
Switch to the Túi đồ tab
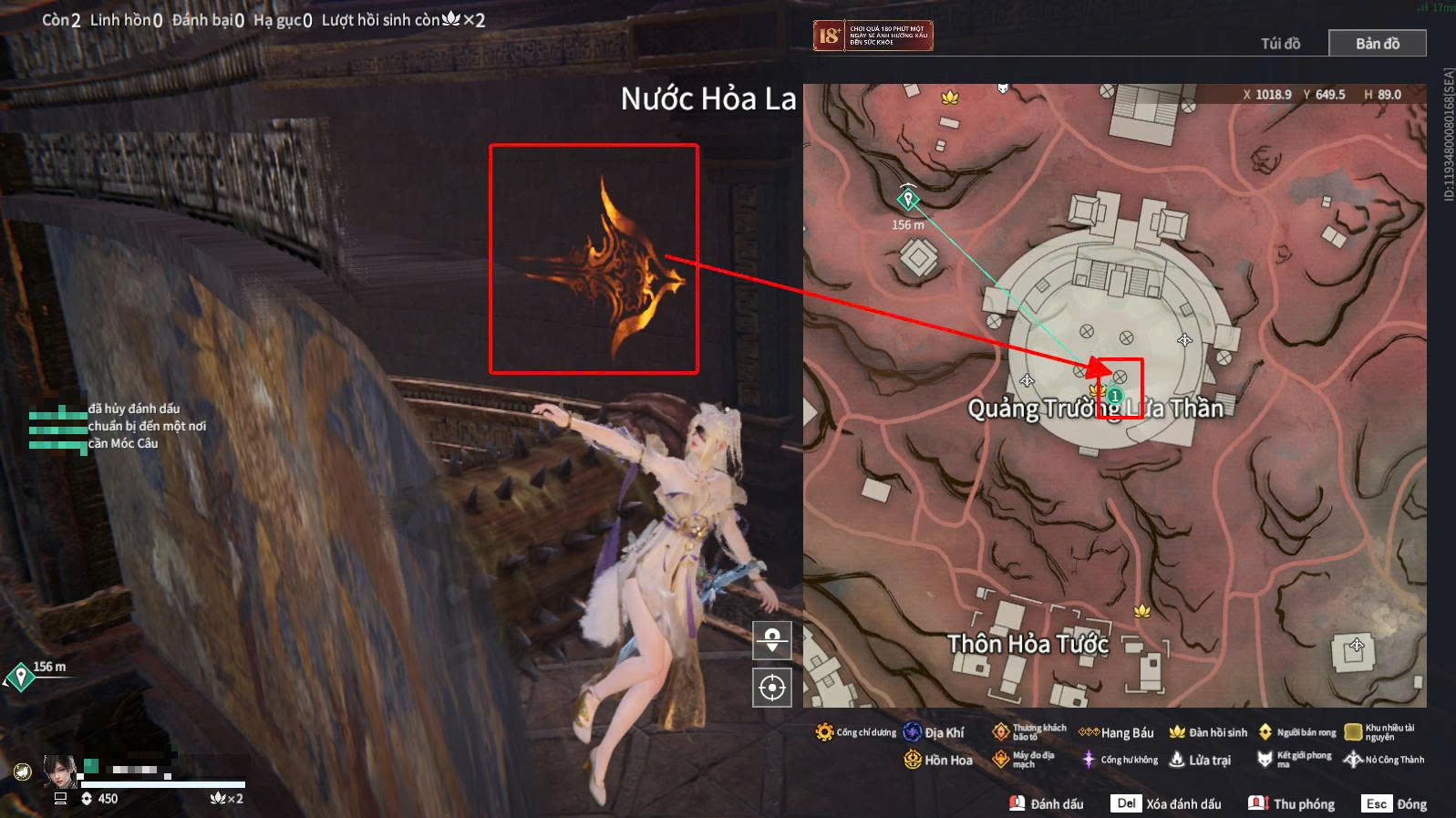coord(1280,44)
